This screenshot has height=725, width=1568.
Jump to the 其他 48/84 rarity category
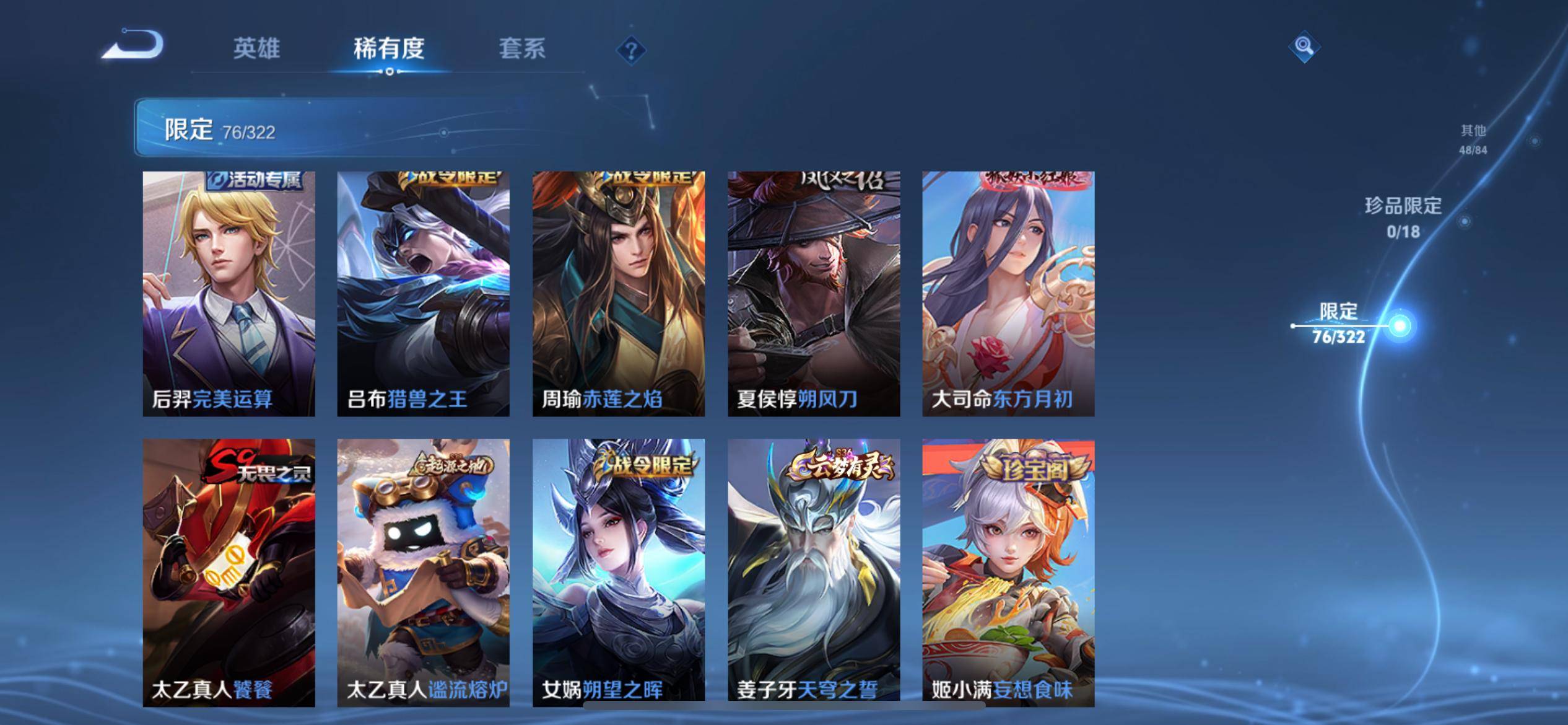[x=1473, y=139]
